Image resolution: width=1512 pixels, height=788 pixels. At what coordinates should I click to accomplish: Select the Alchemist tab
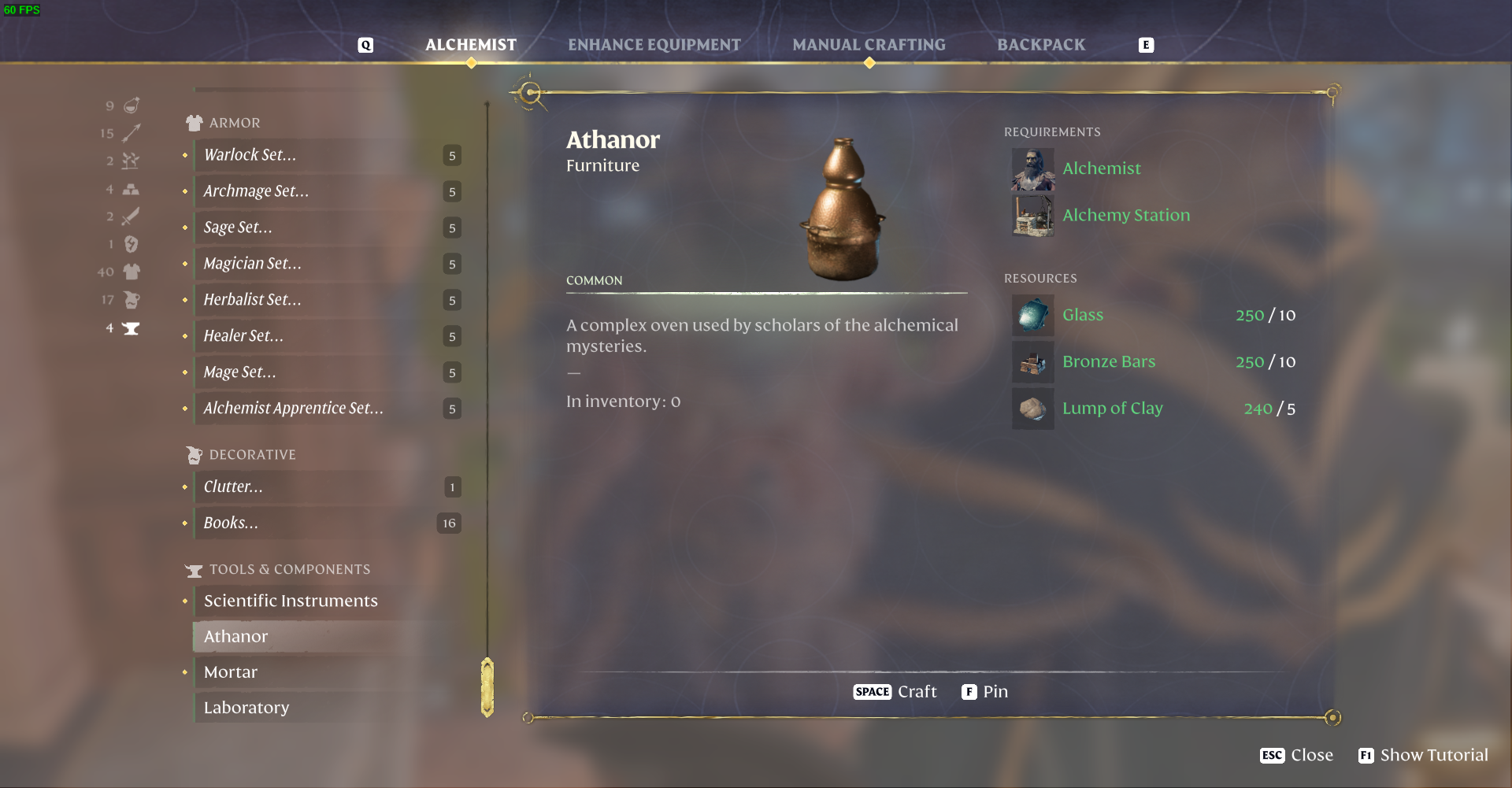coord(471,45)
